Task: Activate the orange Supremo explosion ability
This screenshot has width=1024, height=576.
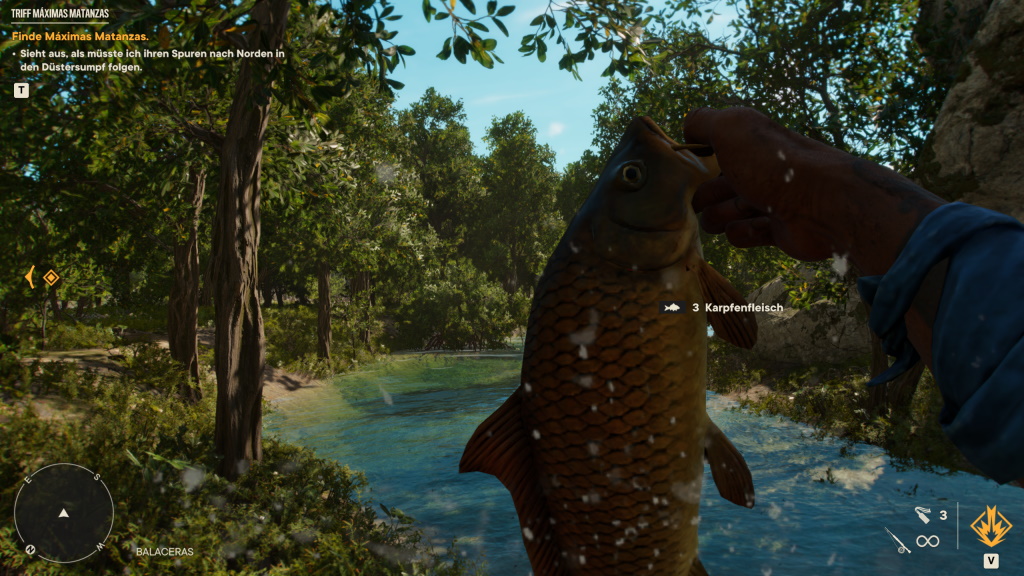Action: [990, 526]
